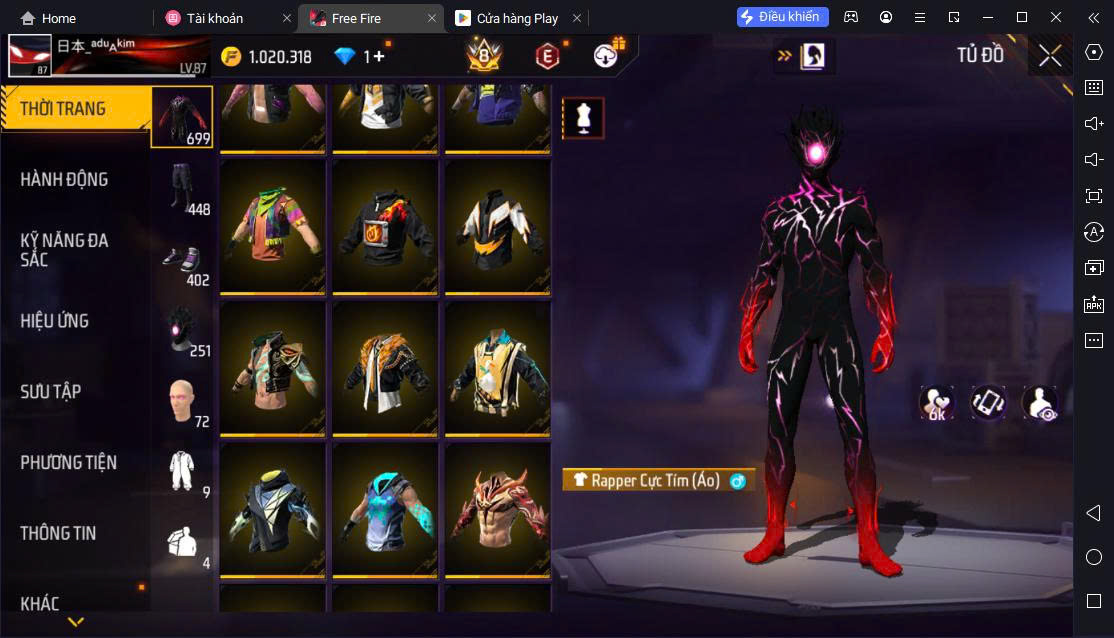Open the player profile avatar
This screenshot has height=638, width=1114.
[x=30, y=56]
